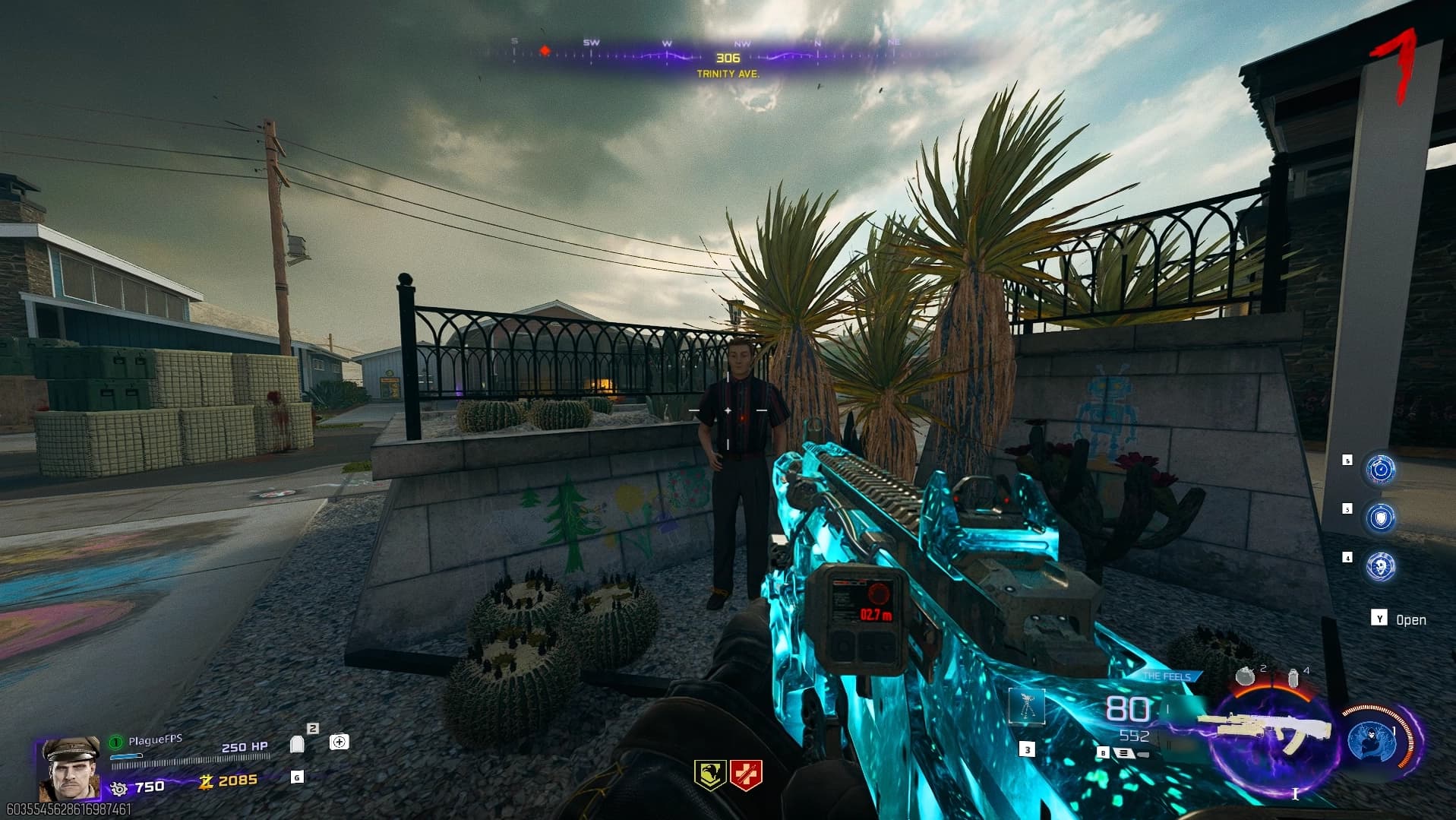Select the armor plate icon

298,743
